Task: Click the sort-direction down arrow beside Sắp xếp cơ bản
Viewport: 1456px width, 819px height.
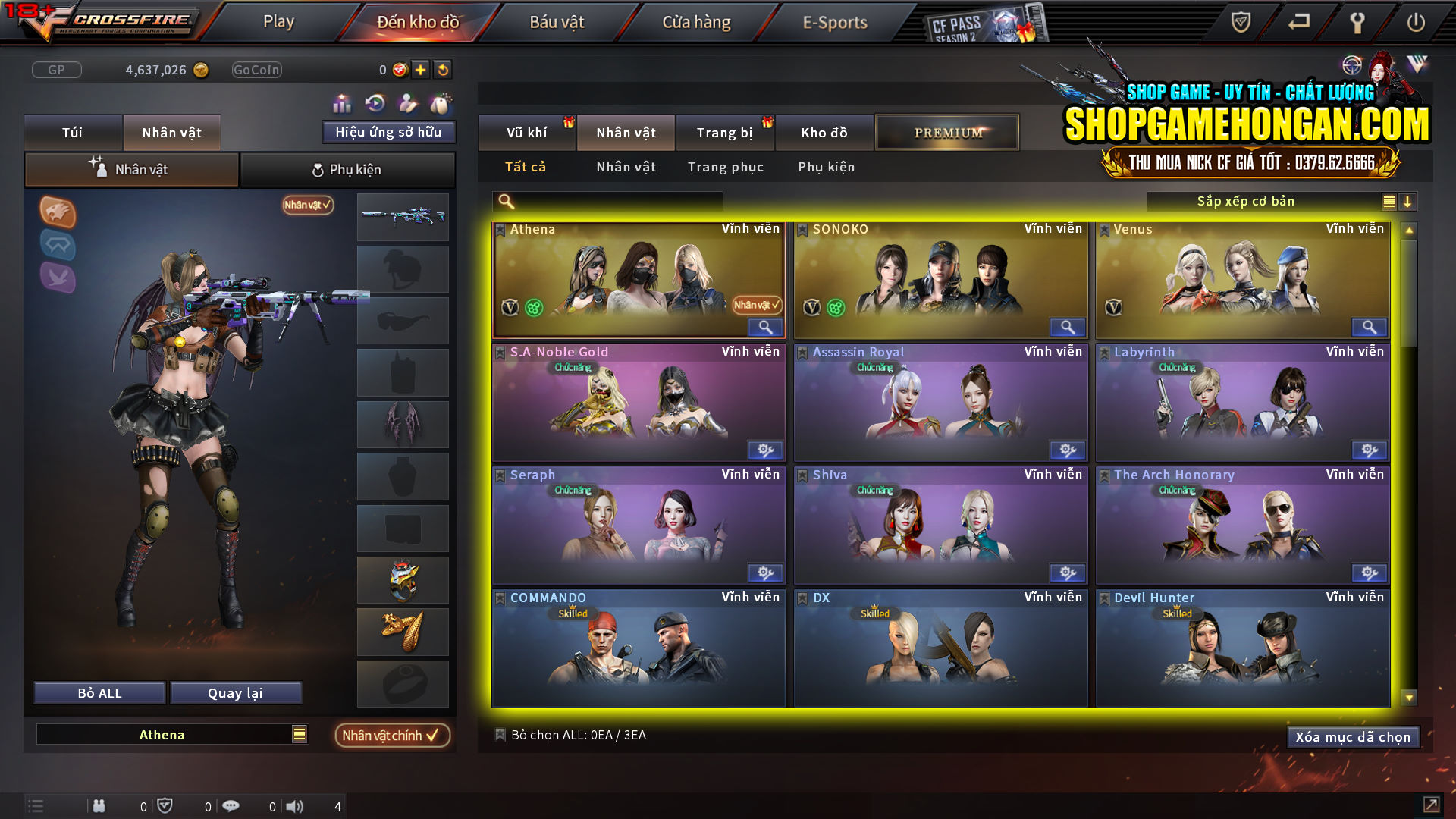Action: click(x=1407, y=202)
